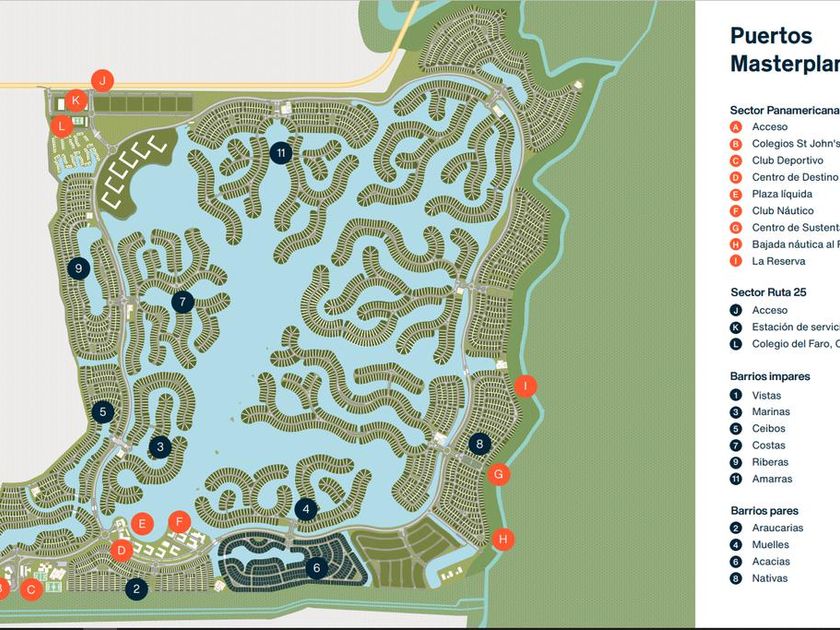Choose the orange I marker on the map
The image size is (840, 630).
click(524, 386)
